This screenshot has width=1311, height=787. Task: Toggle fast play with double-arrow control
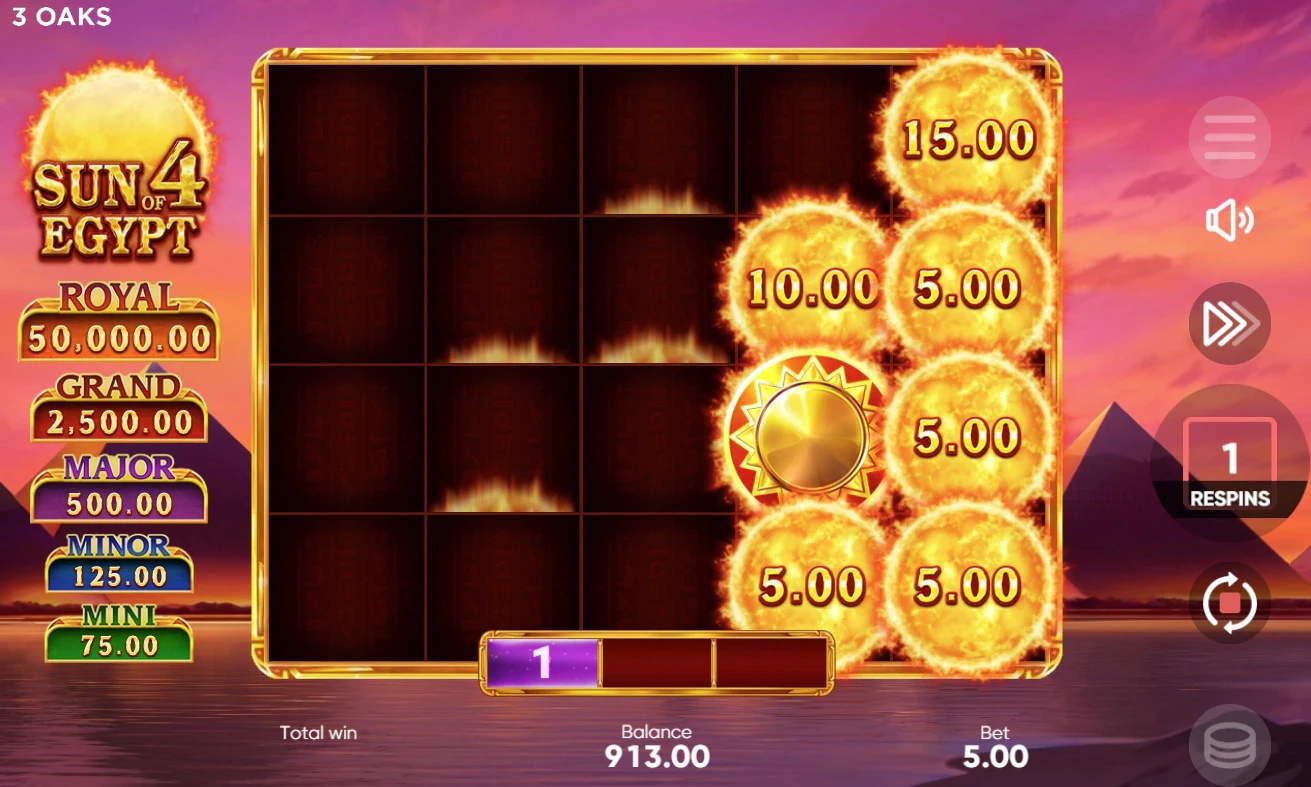(1229, 321)
